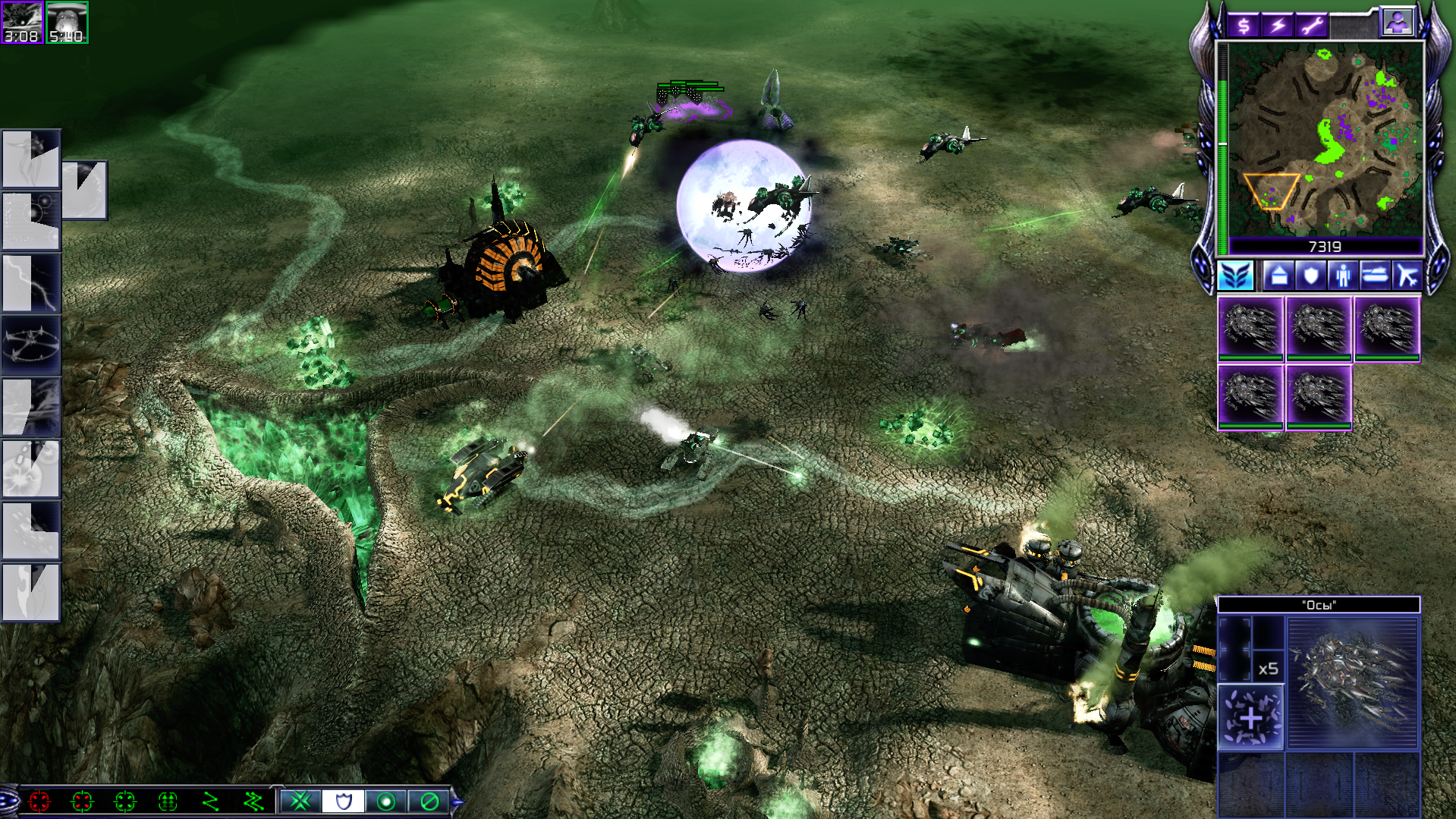Switch to the vehicles production tab
Viewport: 1456px width, 819px height.
click(x=1374, y=275)
